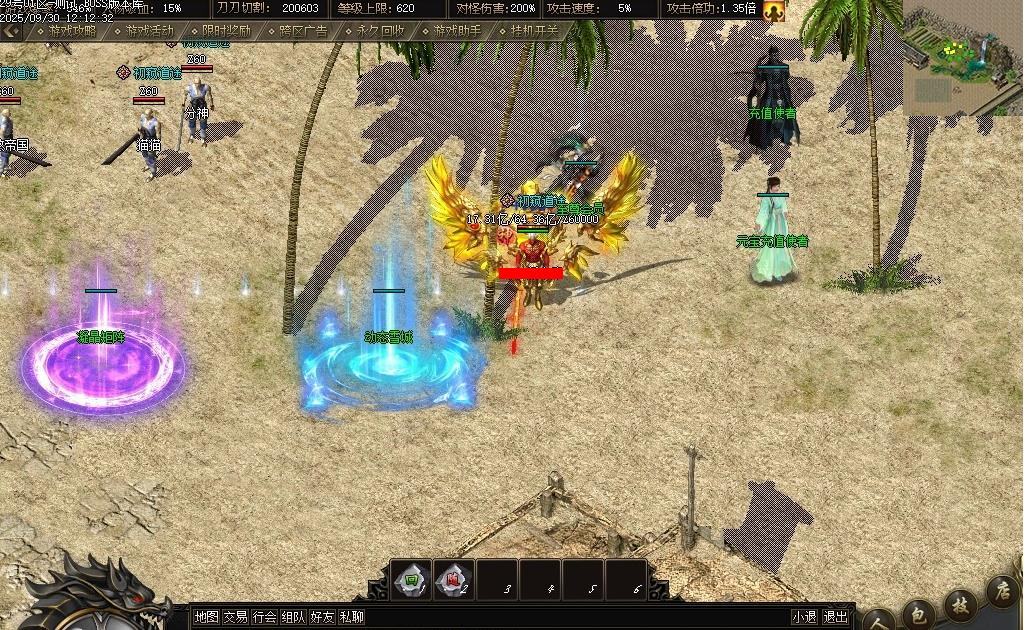Switch to 私聊 private chat
Screen dimensions: 1029x630
351,617
